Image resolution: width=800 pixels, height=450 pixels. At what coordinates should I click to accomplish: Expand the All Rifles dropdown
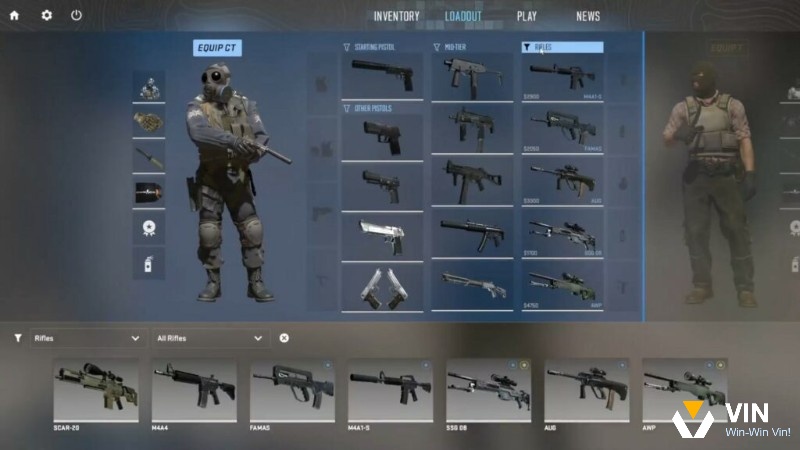click(210, 338)
